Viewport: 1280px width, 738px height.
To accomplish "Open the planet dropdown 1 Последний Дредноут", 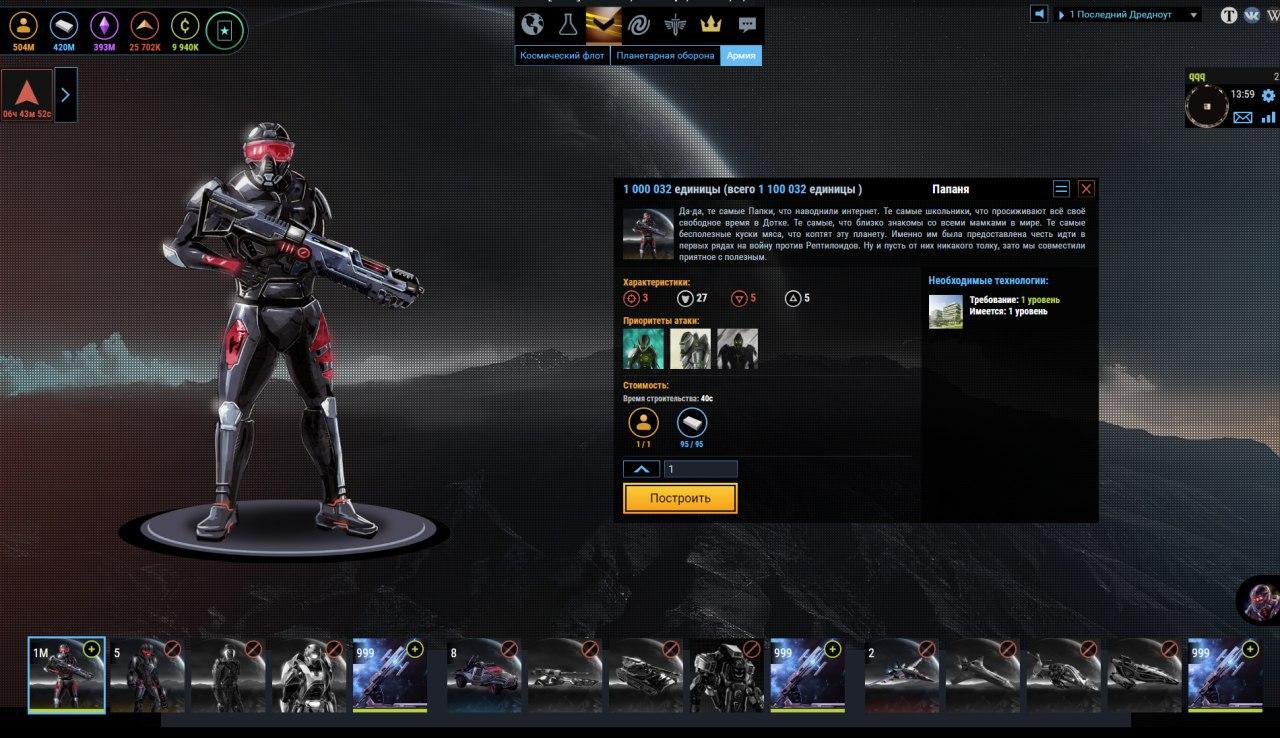I will pyautogui.click(x=1128, y=15).
